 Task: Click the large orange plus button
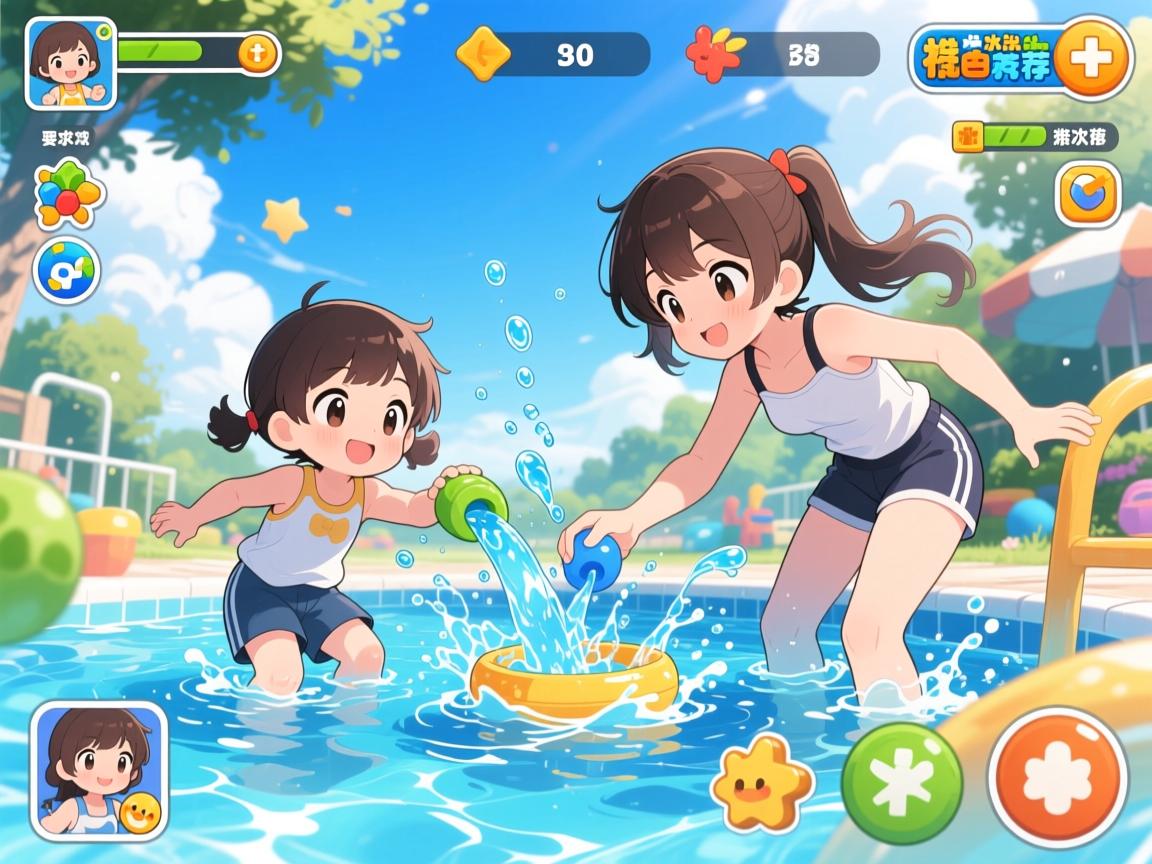pos(1092,57)
